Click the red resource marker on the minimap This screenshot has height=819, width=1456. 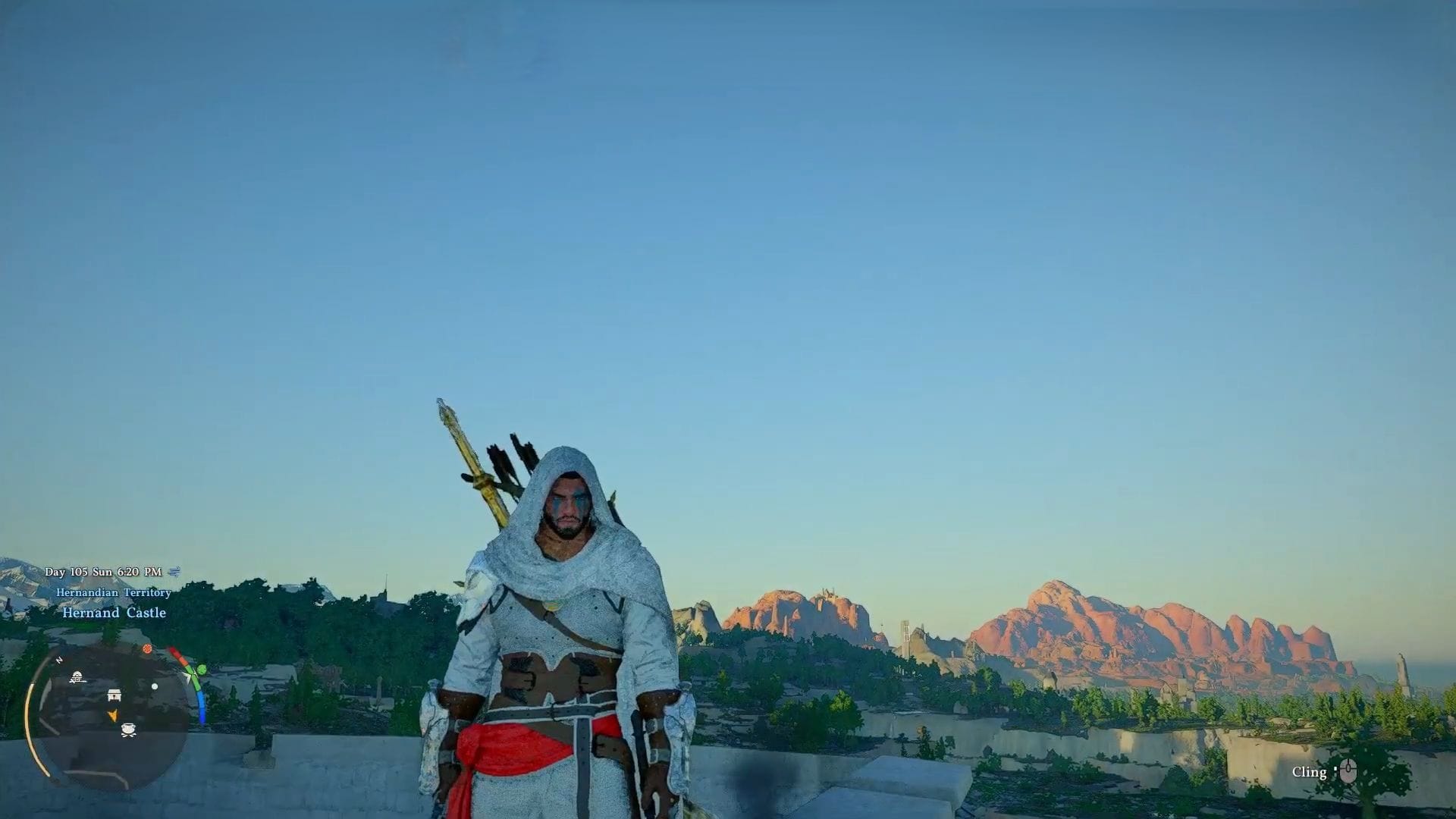146,649
